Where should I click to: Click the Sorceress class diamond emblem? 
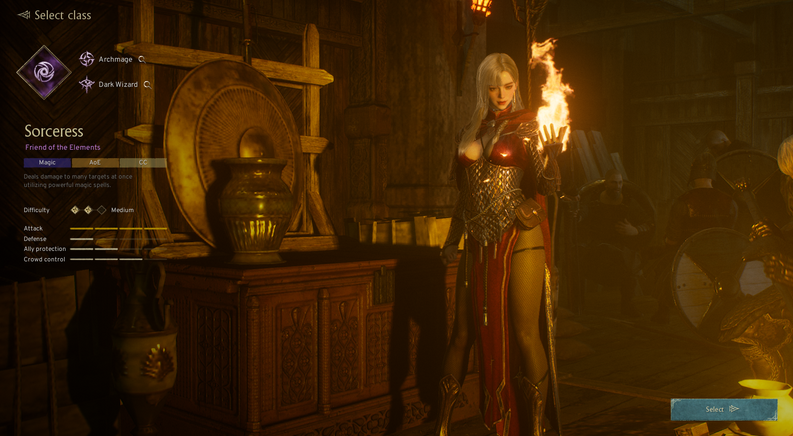[x=44, y=72]
